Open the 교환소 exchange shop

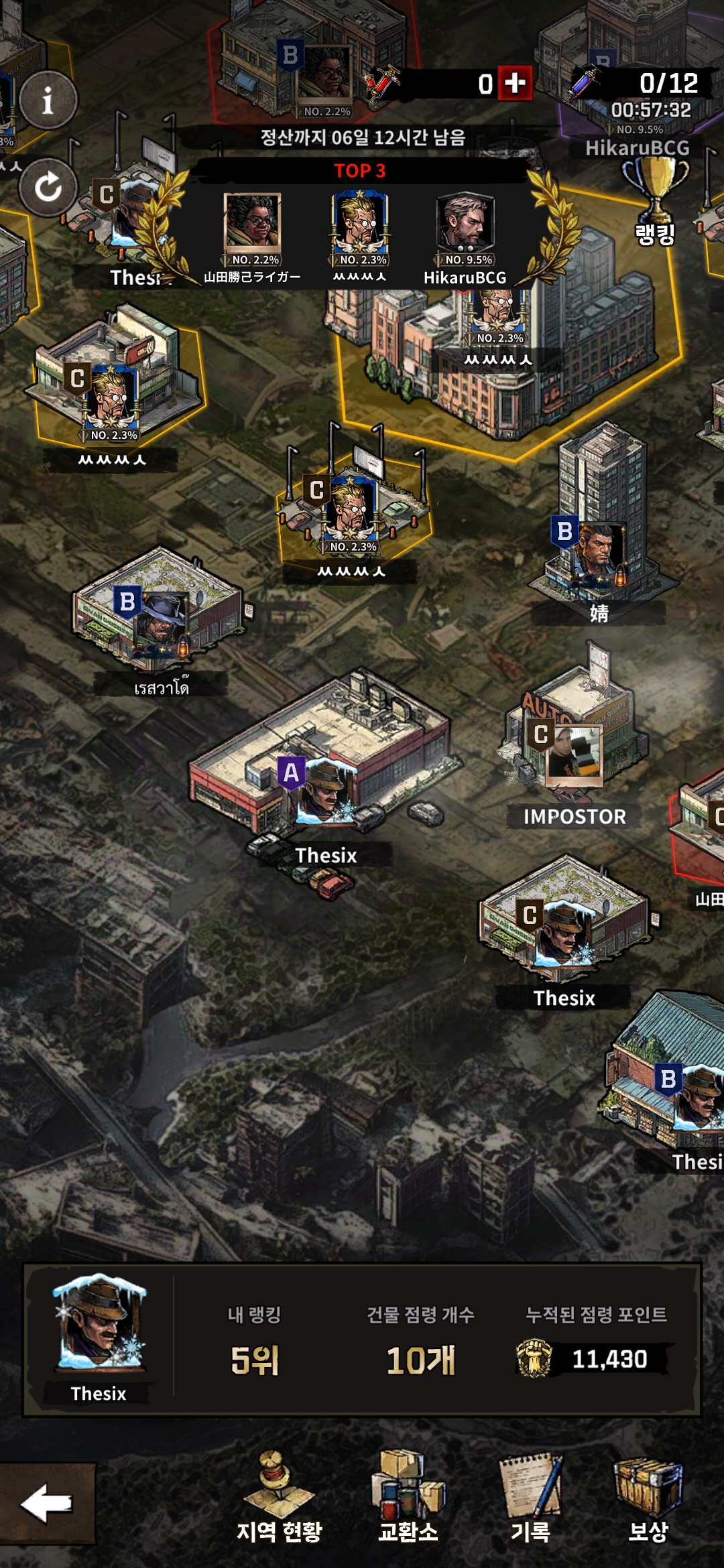tap(408, 1498)
